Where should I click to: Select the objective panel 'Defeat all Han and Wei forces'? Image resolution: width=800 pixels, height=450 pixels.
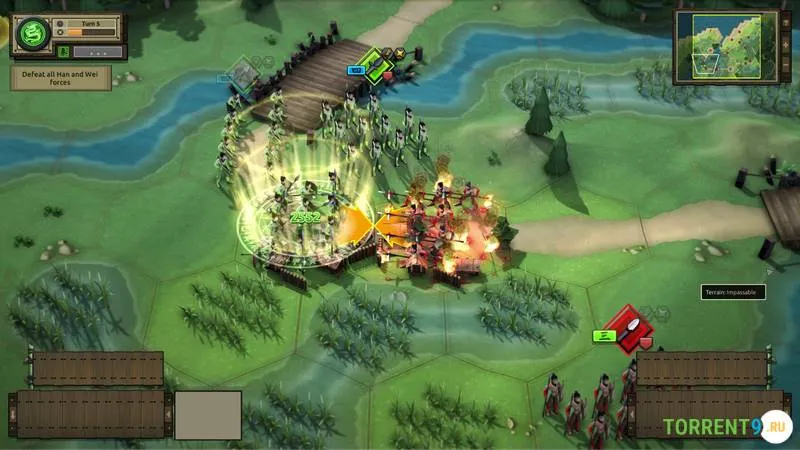tap(61, 78)
